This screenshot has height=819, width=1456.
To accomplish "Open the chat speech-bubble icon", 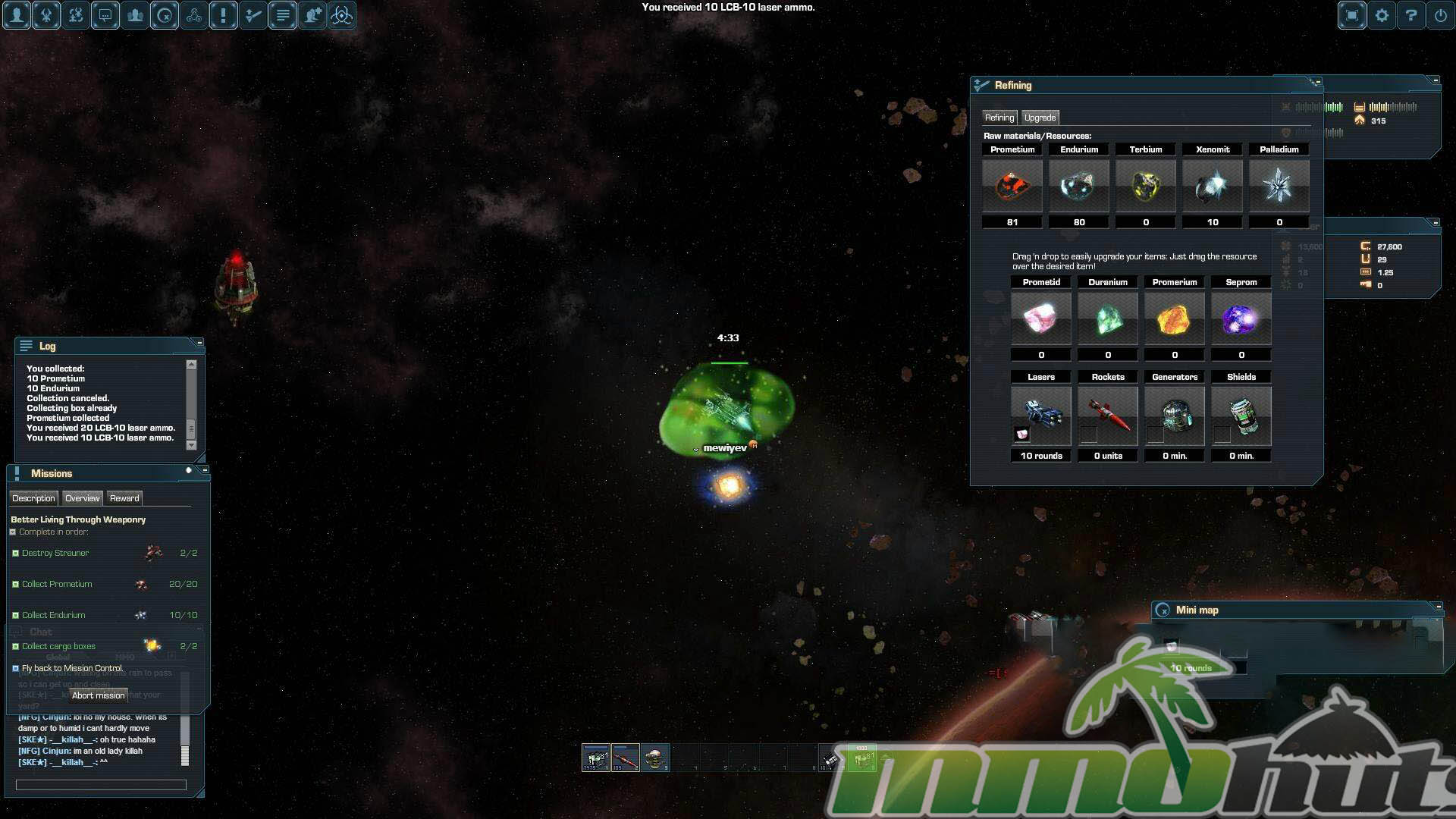I will [x=105, y=15].
